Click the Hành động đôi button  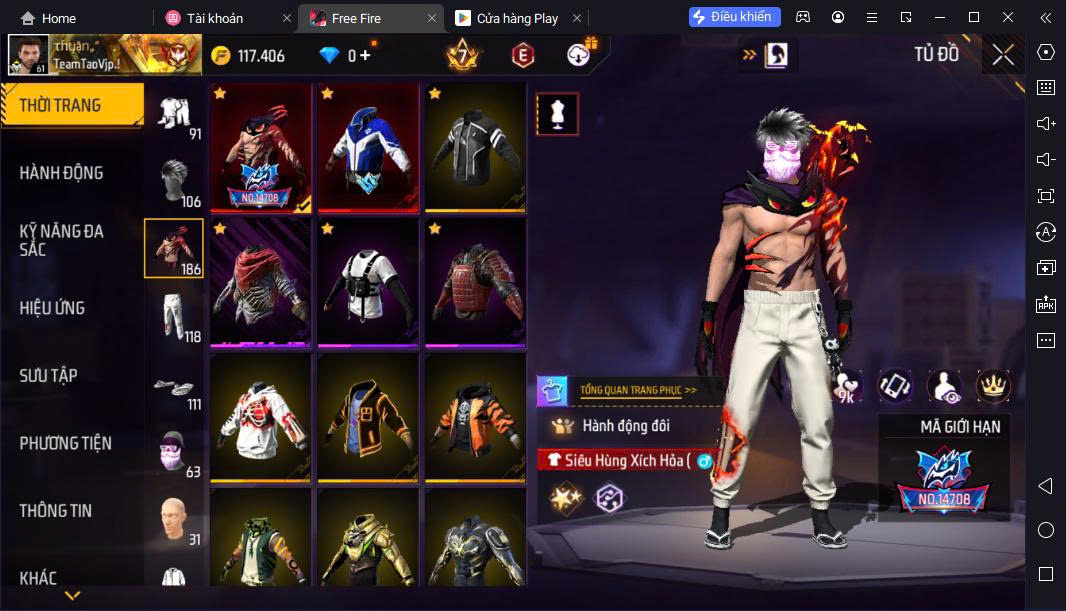(x=625, y=426)
